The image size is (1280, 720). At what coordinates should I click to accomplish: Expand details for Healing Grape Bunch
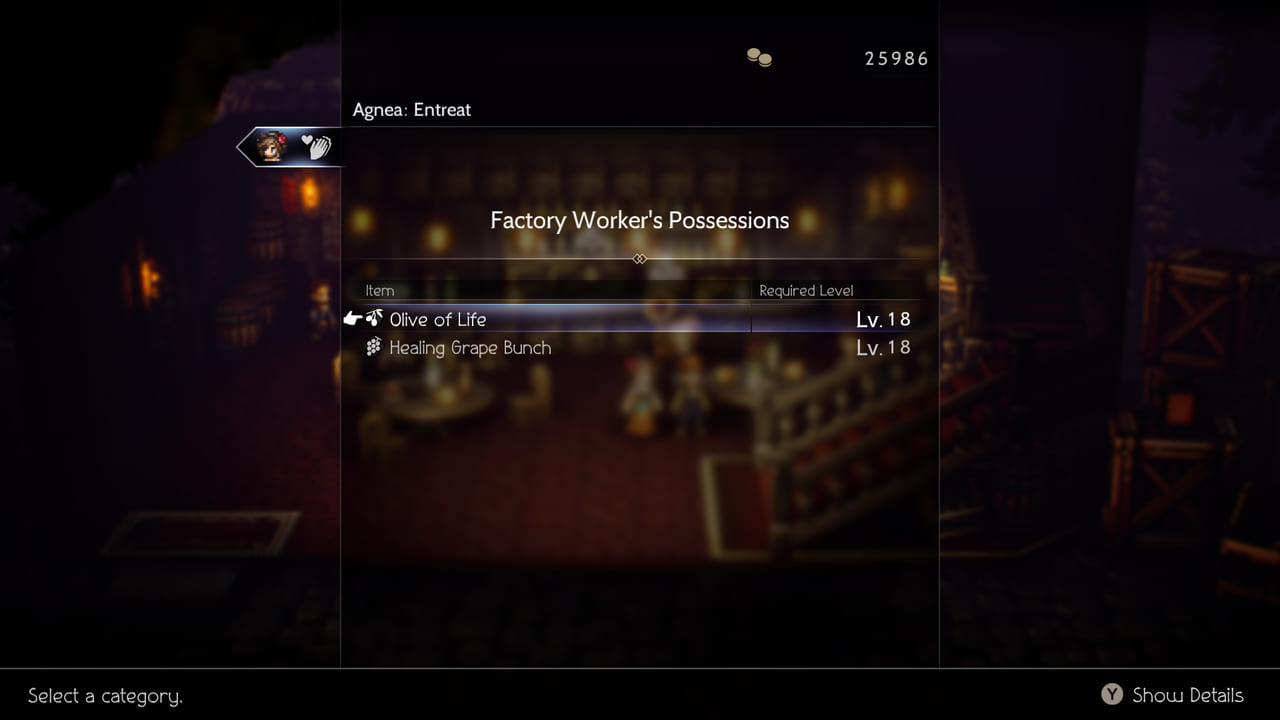470,347
